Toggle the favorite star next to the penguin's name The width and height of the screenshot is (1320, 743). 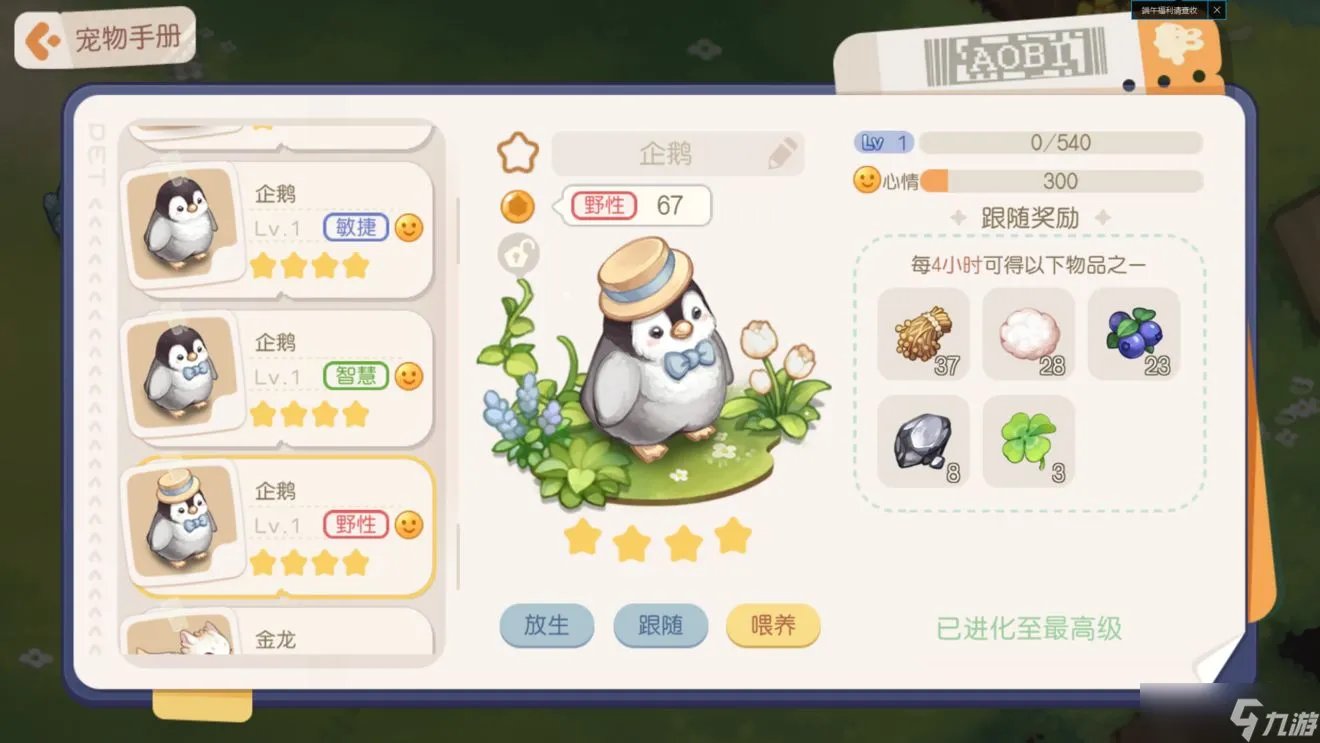pos(516,151)
